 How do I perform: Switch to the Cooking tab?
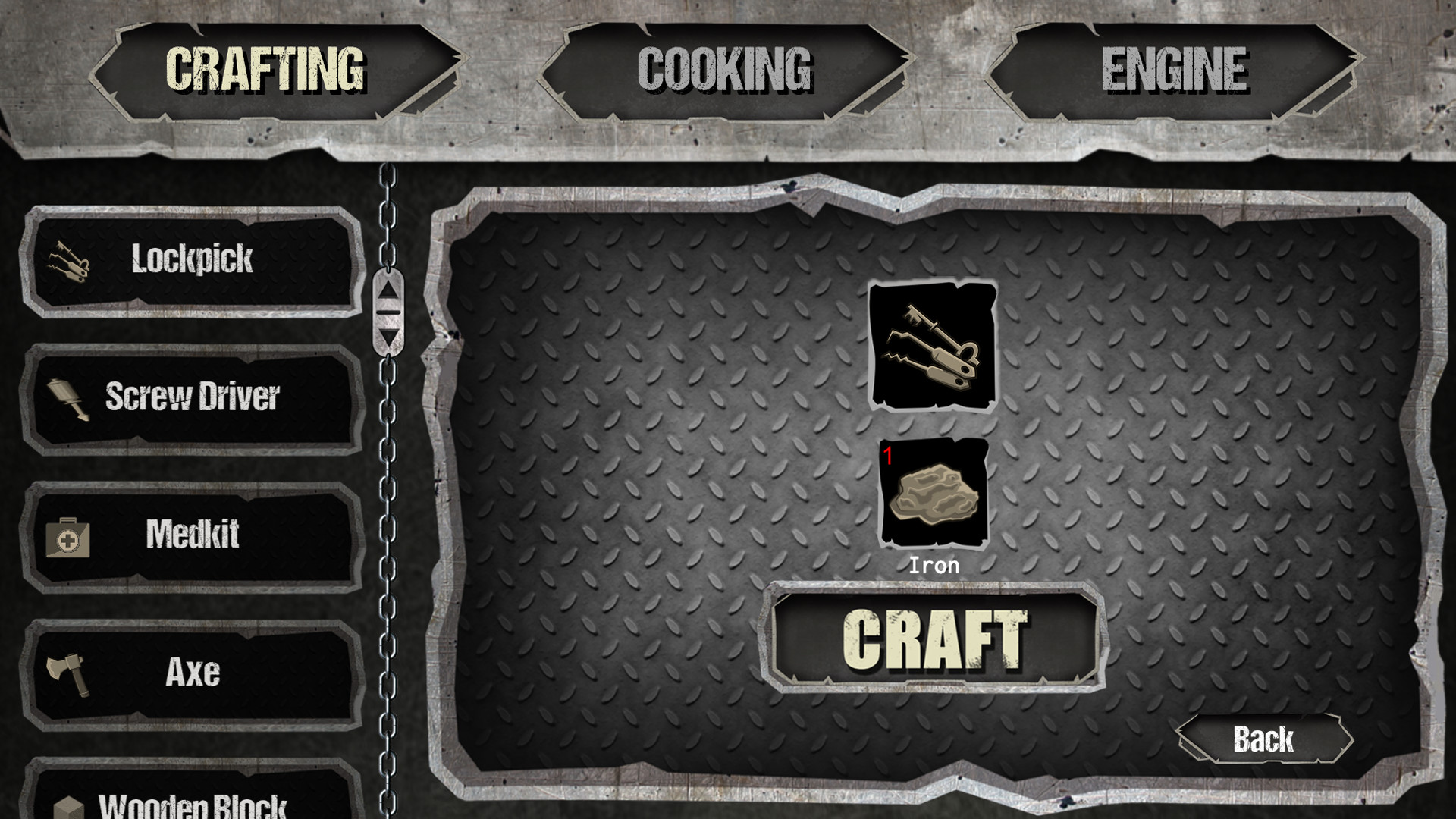pyautogui.click(x=726, y=68)
